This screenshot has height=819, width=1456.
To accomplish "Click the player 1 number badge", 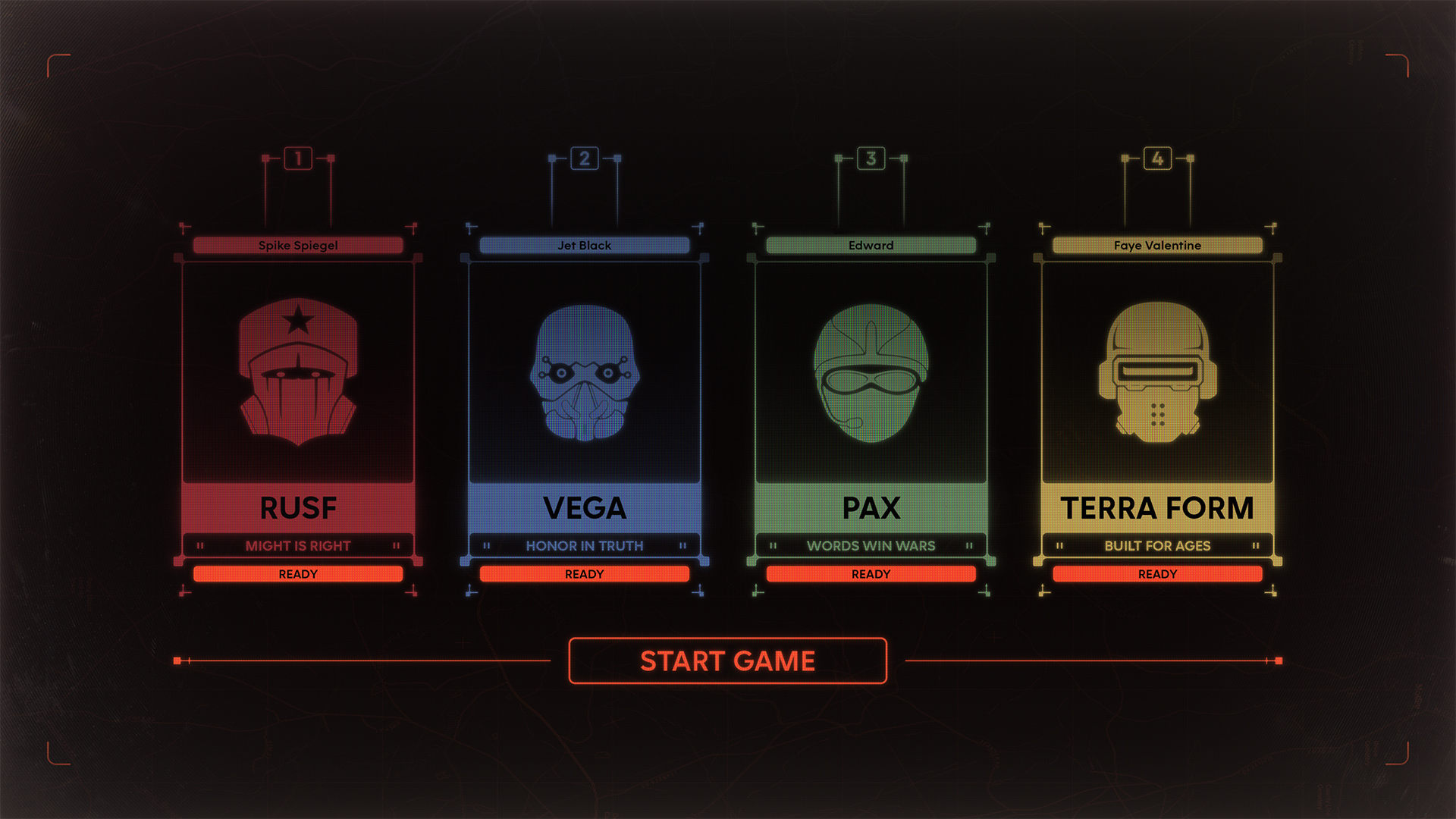I will (x=298, y=158).
